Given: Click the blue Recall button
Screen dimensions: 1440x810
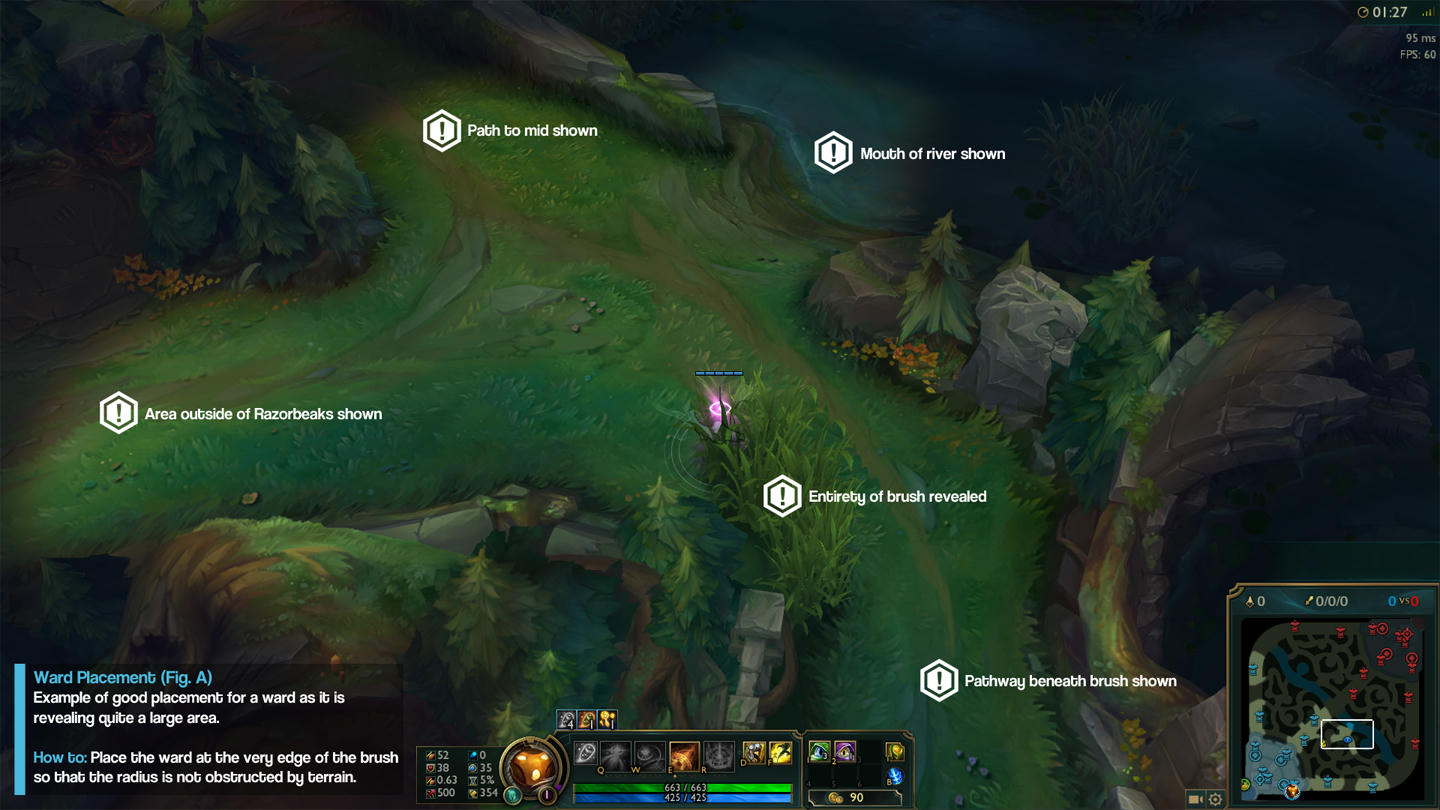Looking at the screenshot, I should click(x=896, y=777).
